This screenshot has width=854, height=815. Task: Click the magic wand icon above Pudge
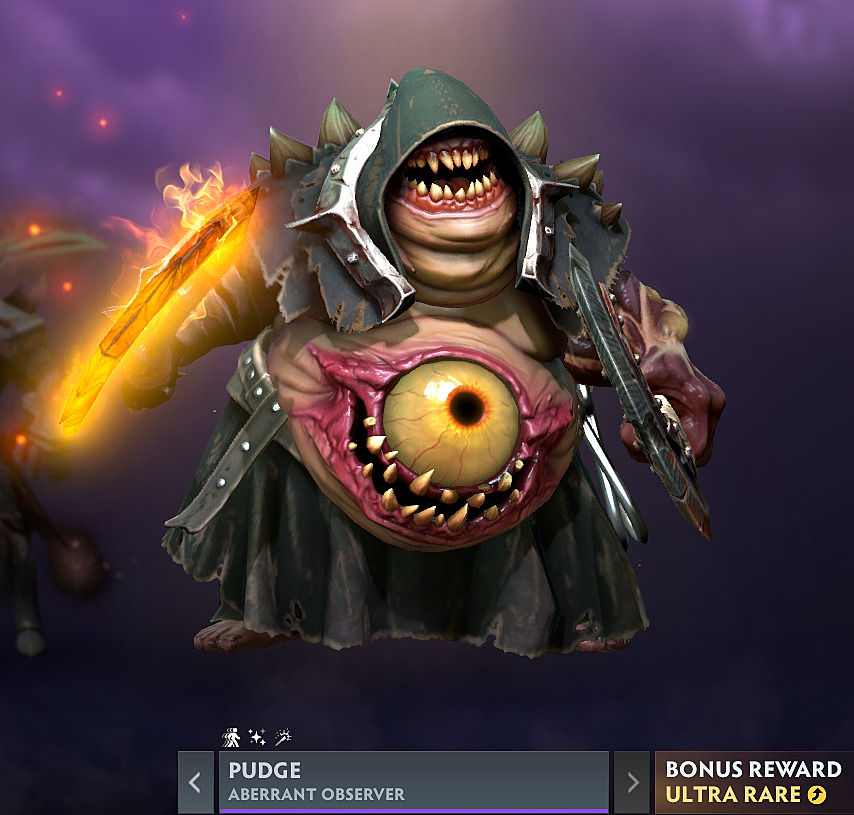click(282, 737)
